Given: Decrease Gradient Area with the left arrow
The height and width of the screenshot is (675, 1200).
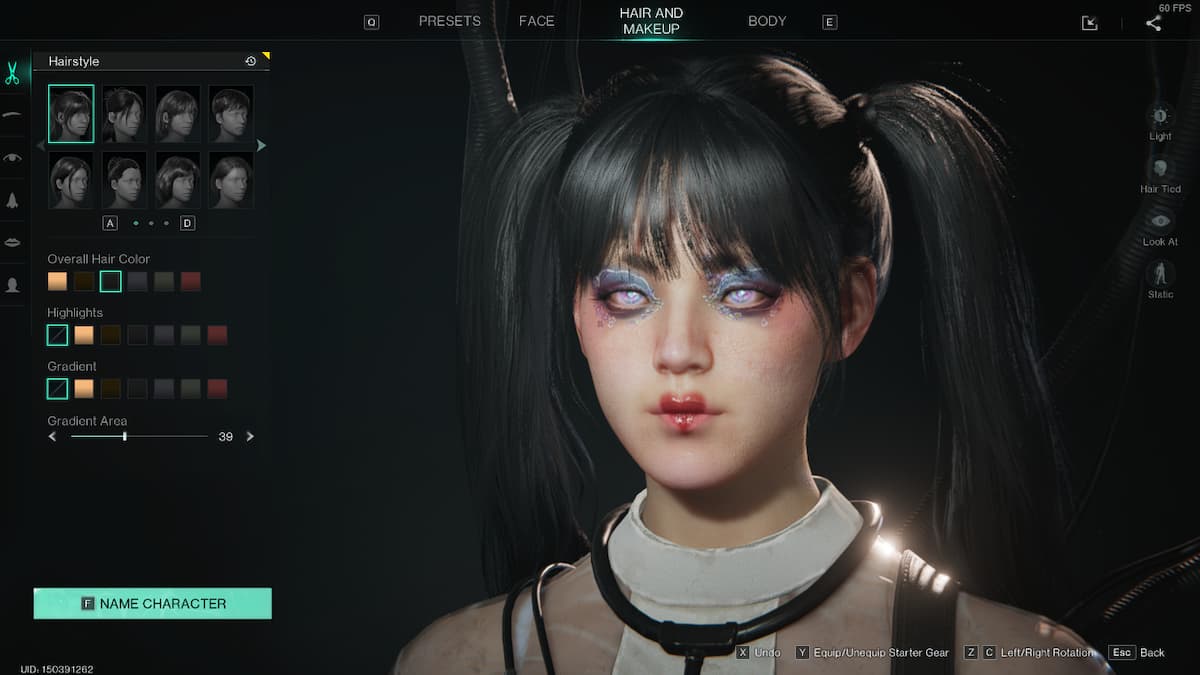Looking at the screenshot, I should click(53, 437).
